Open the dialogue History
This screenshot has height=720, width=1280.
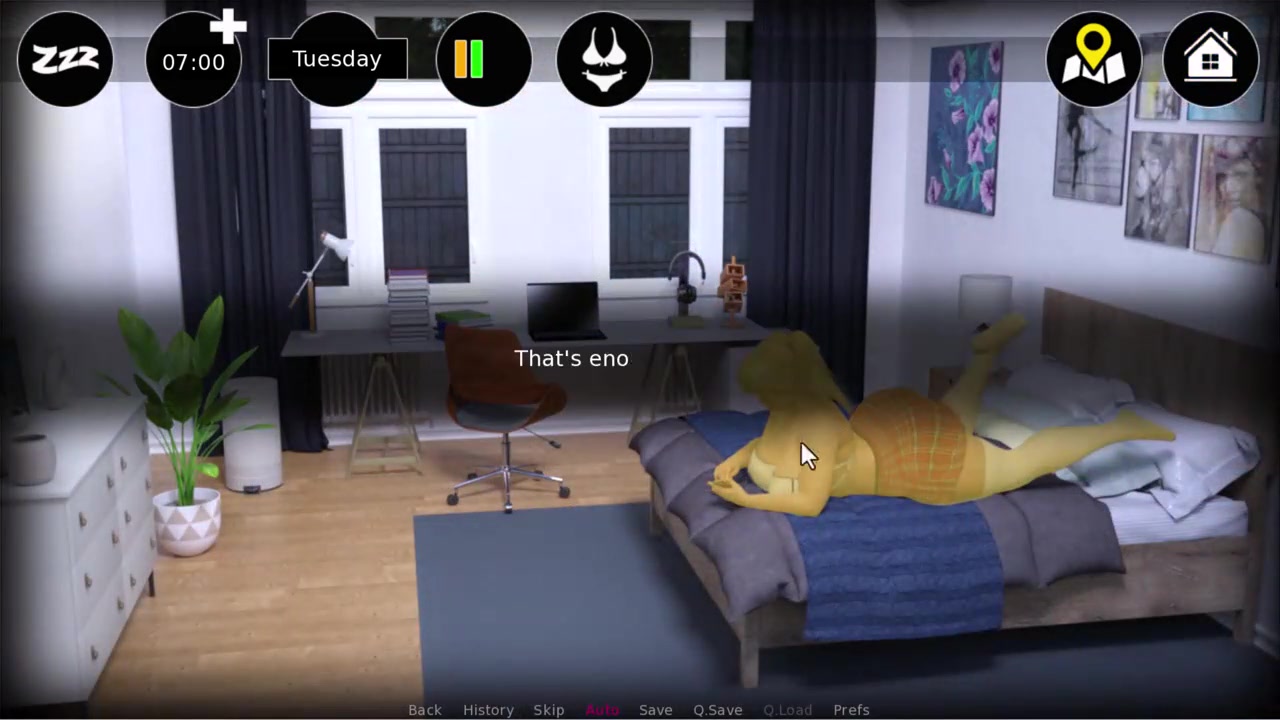[x=488, y=710]
